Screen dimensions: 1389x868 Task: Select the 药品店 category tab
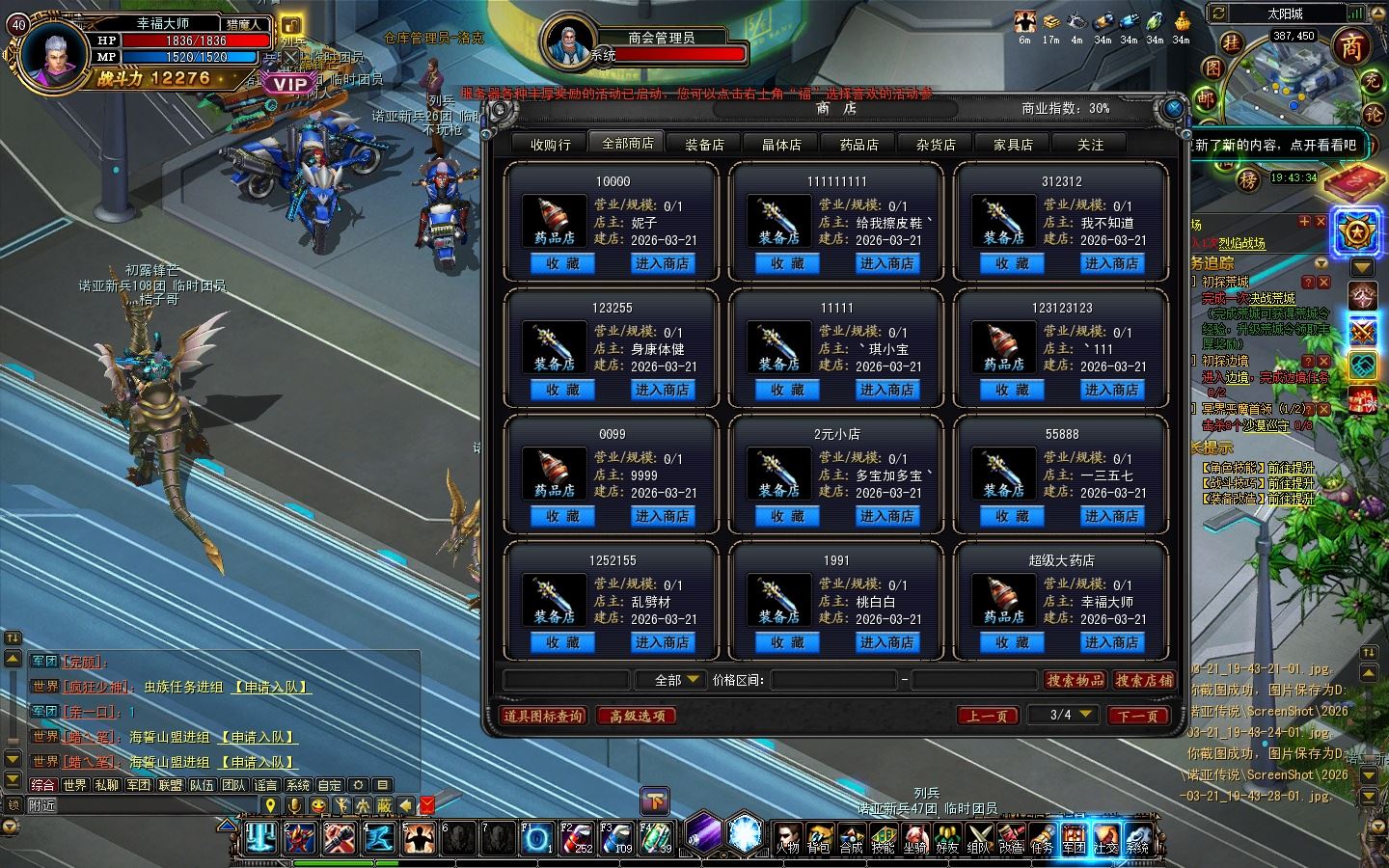pos(858,145)
